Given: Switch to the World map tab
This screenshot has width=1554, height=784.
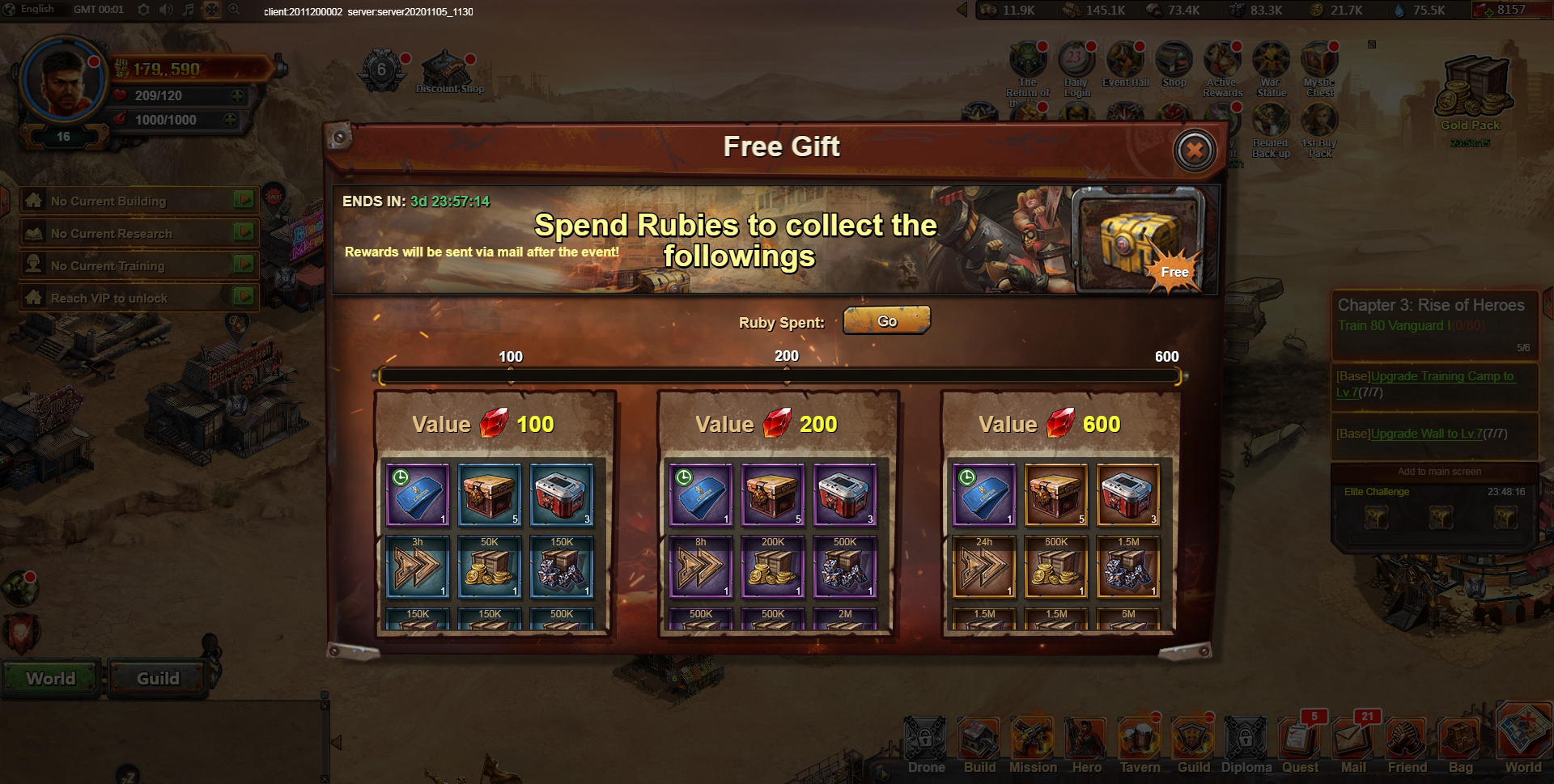Looking at the screenshot, I should click(51, 678).
